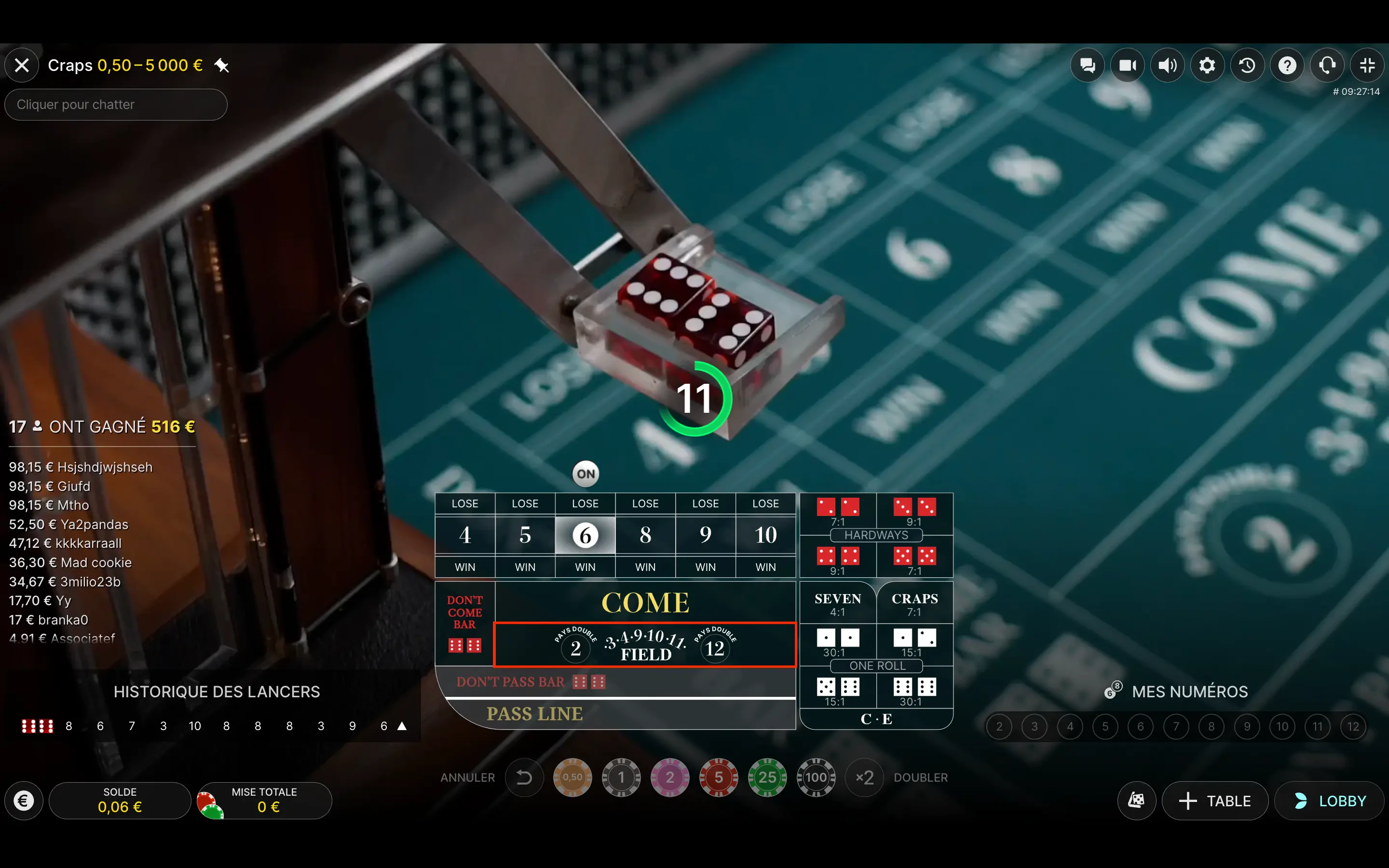The image size is (1389, 868).
Task: Show the game history clock
Action: (x=1247, y=66)
